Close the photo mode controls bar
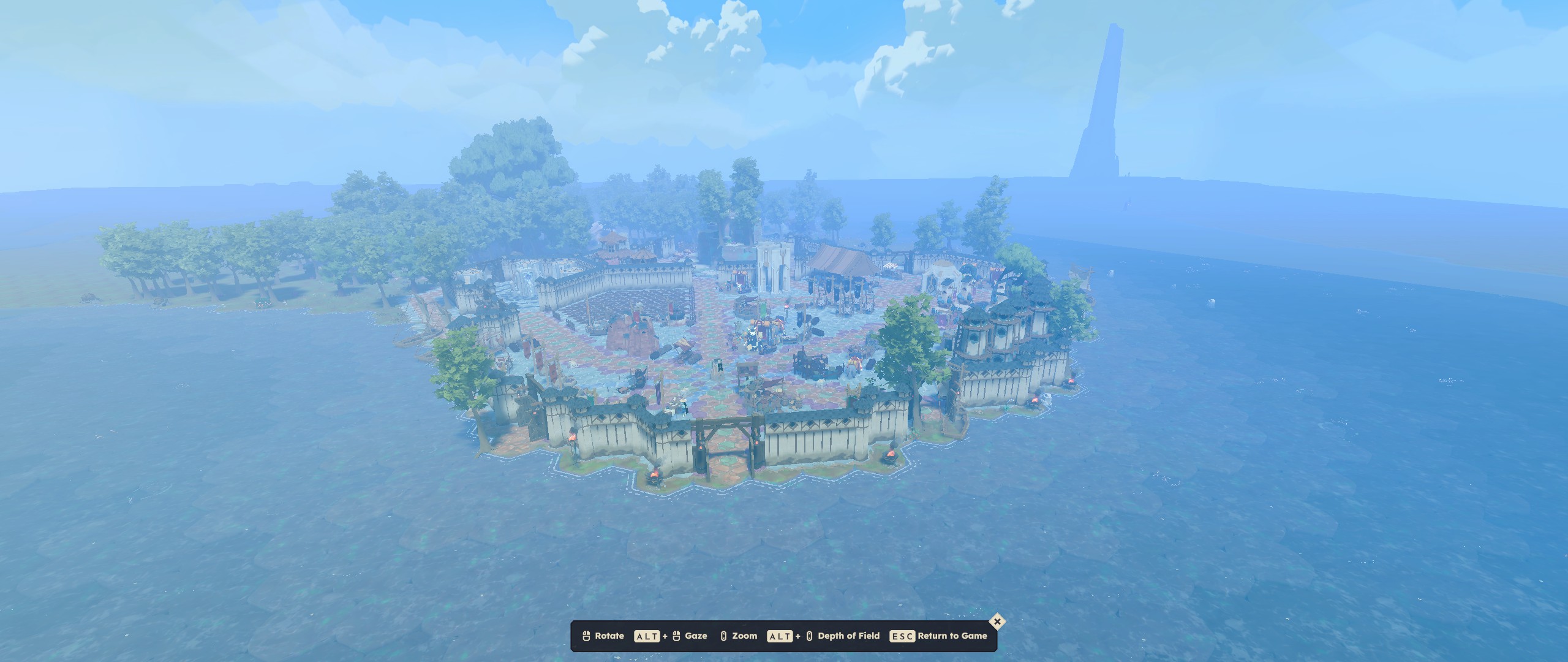The image size is (1568, 662). pos(997,622)
